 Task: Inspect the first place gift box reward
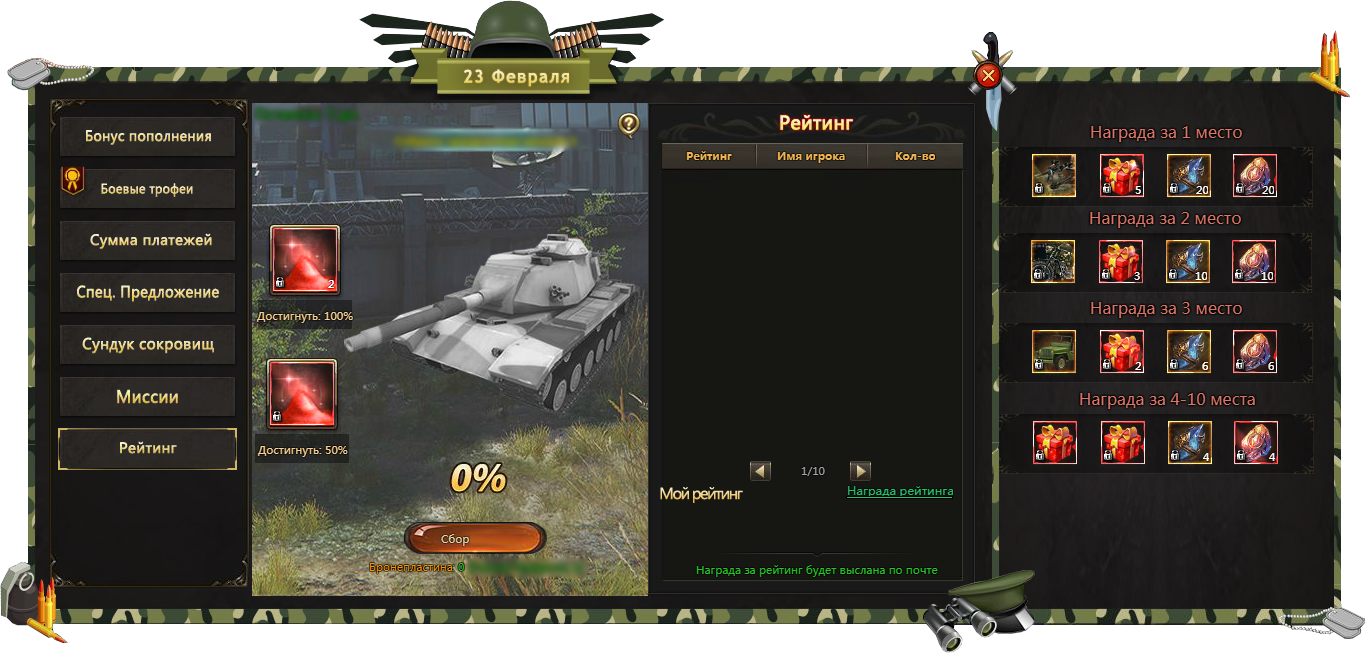pyautogui.click(x=1122, y=176)
